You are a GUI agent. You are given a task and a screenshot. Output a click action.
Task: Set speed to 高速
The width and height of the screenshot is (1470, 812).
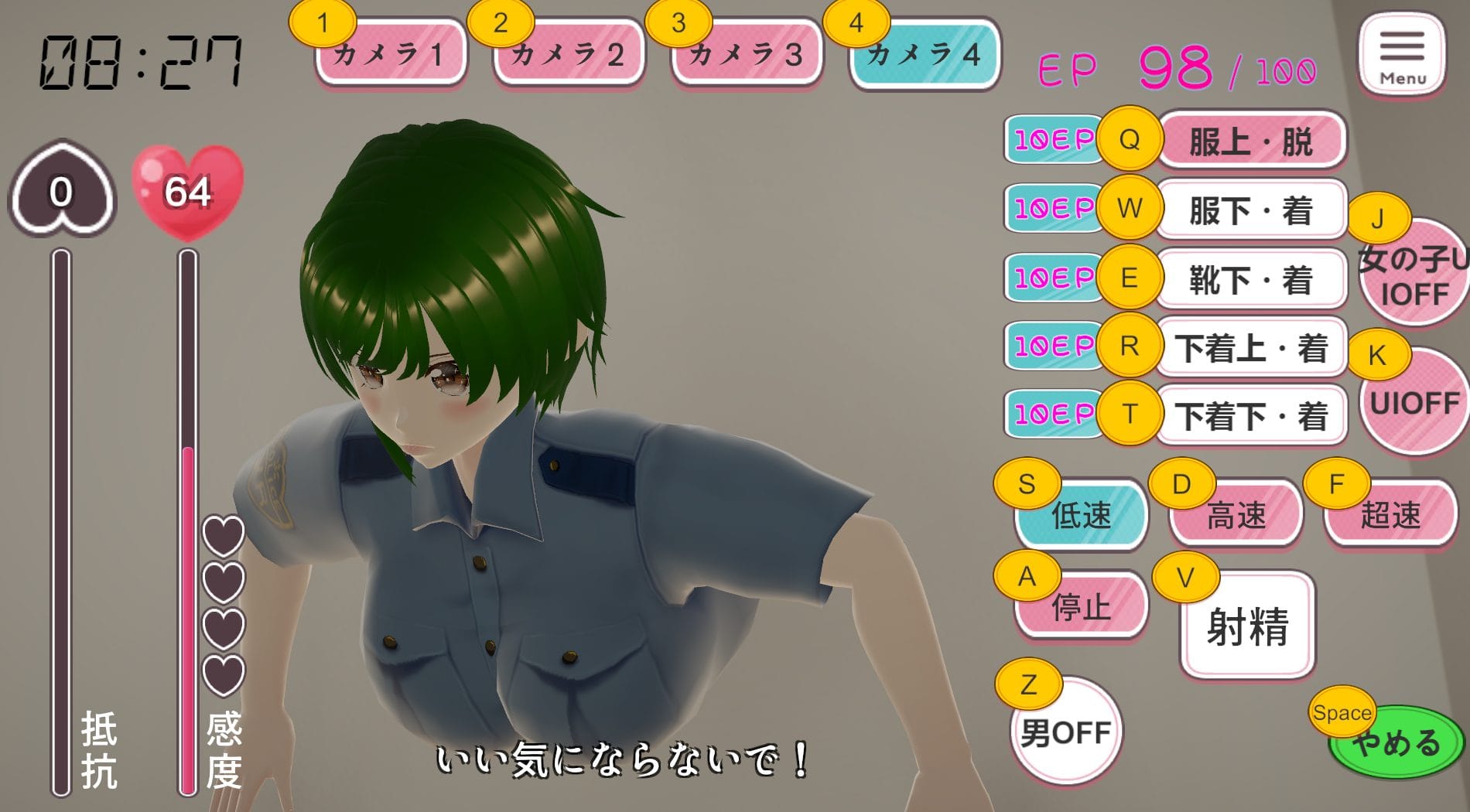[1236, 515]
